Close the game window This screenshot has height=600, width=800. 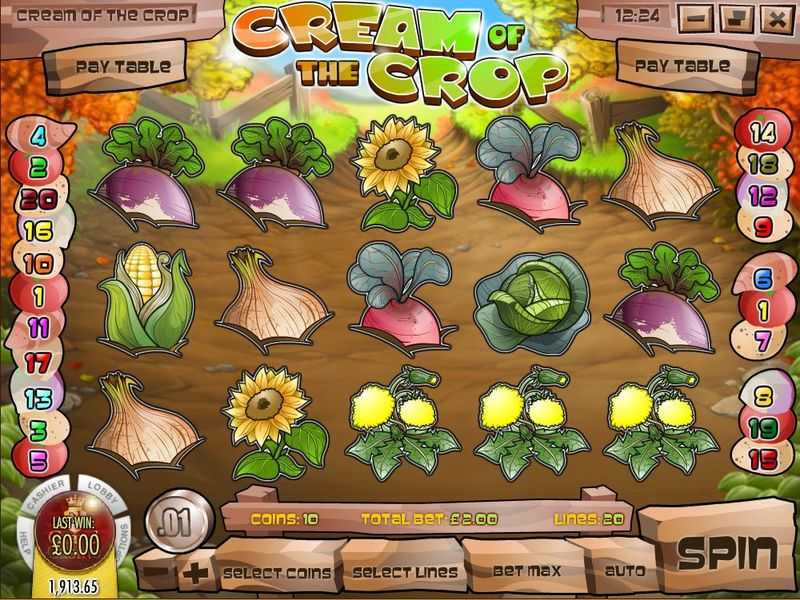774,17
